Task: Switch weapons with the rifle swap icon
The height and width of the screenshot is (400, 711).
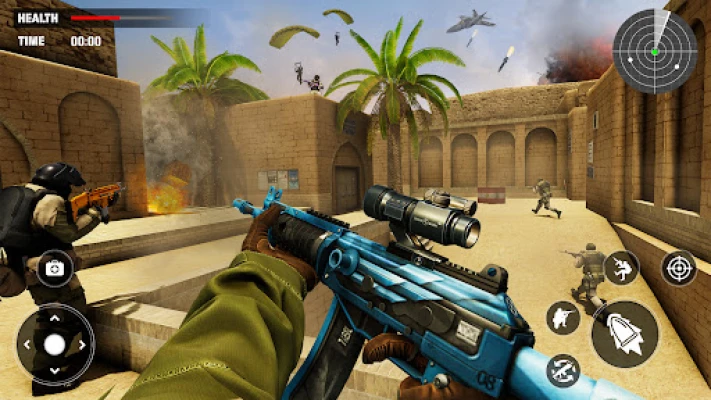Action: [564, 370]
